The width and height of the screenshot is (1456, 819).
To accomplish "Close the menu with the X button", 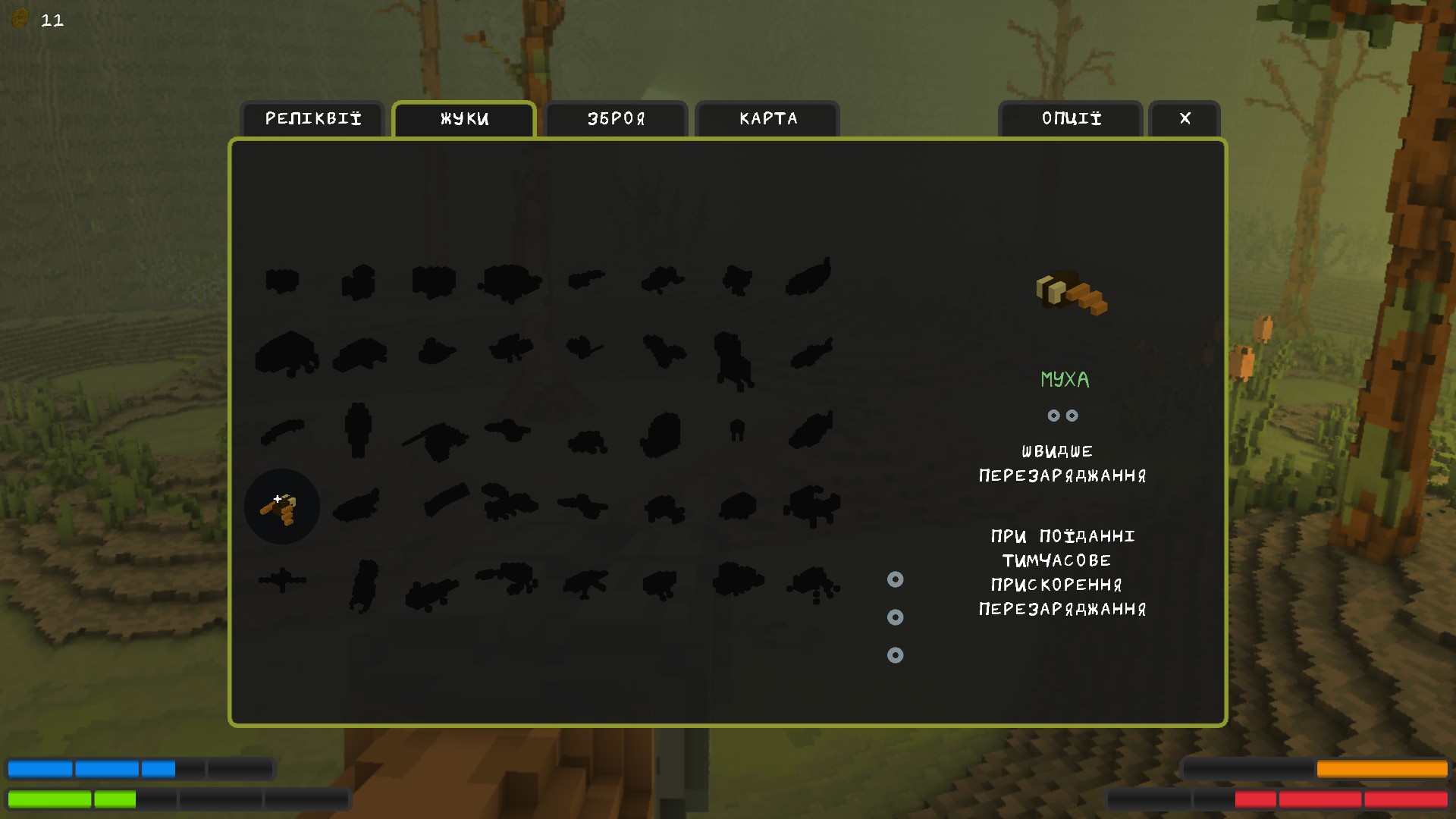I will click(1185, 119).
